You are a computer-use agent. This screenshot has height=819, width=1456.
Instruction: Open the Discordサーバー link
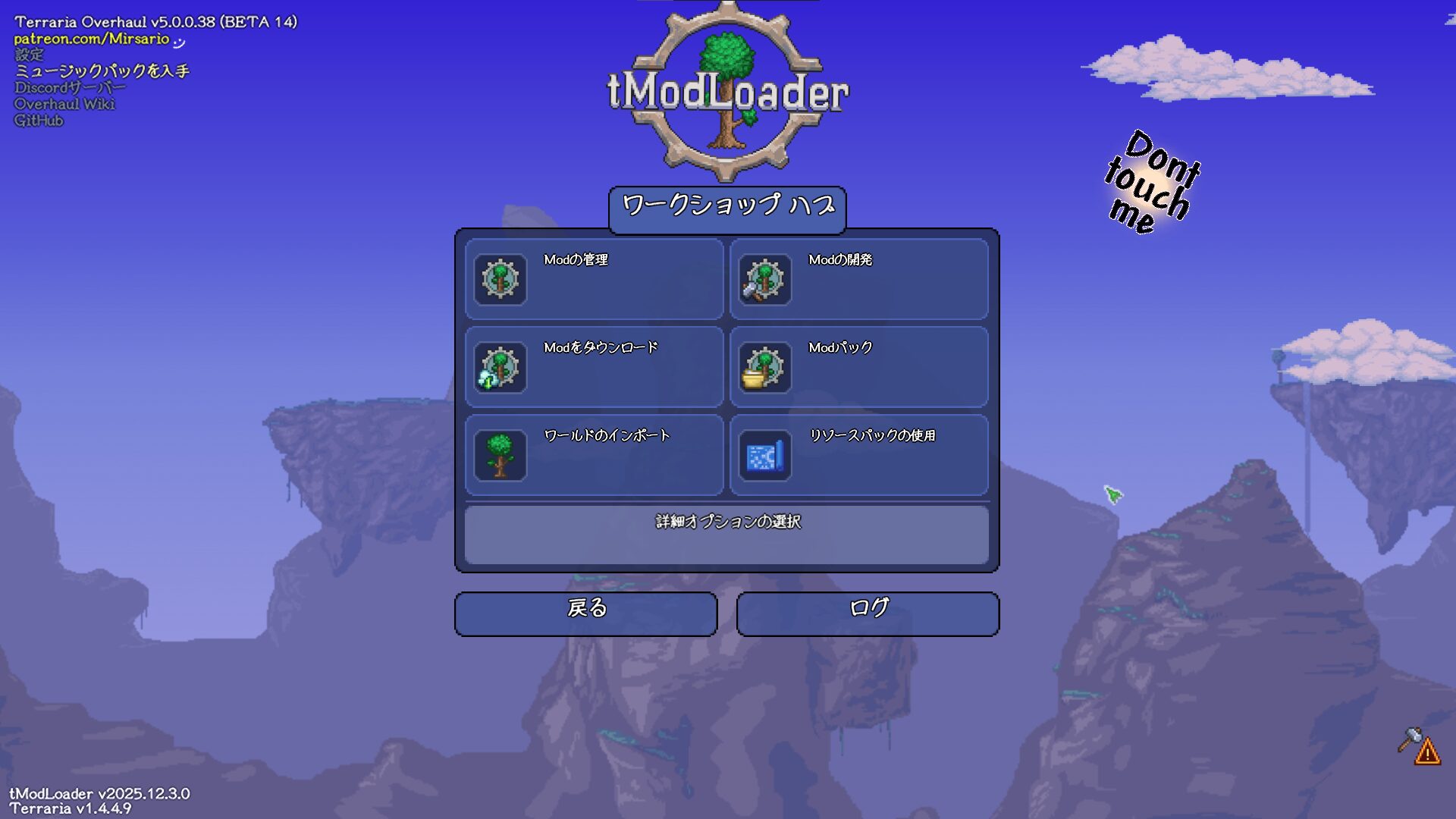tap(68, 87)
